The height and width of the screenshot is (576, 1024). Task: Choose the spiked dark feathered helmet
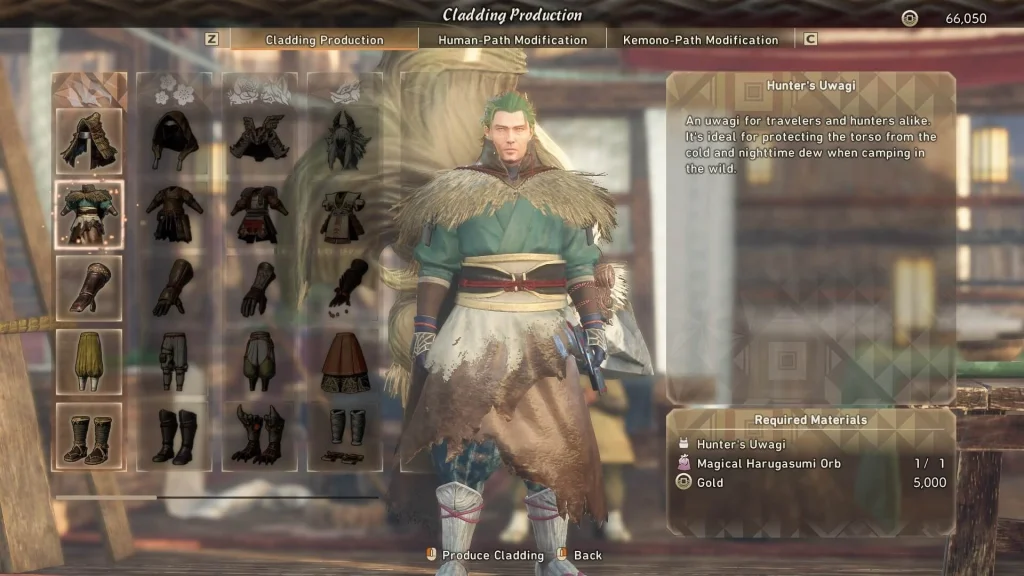coord(345,141)
